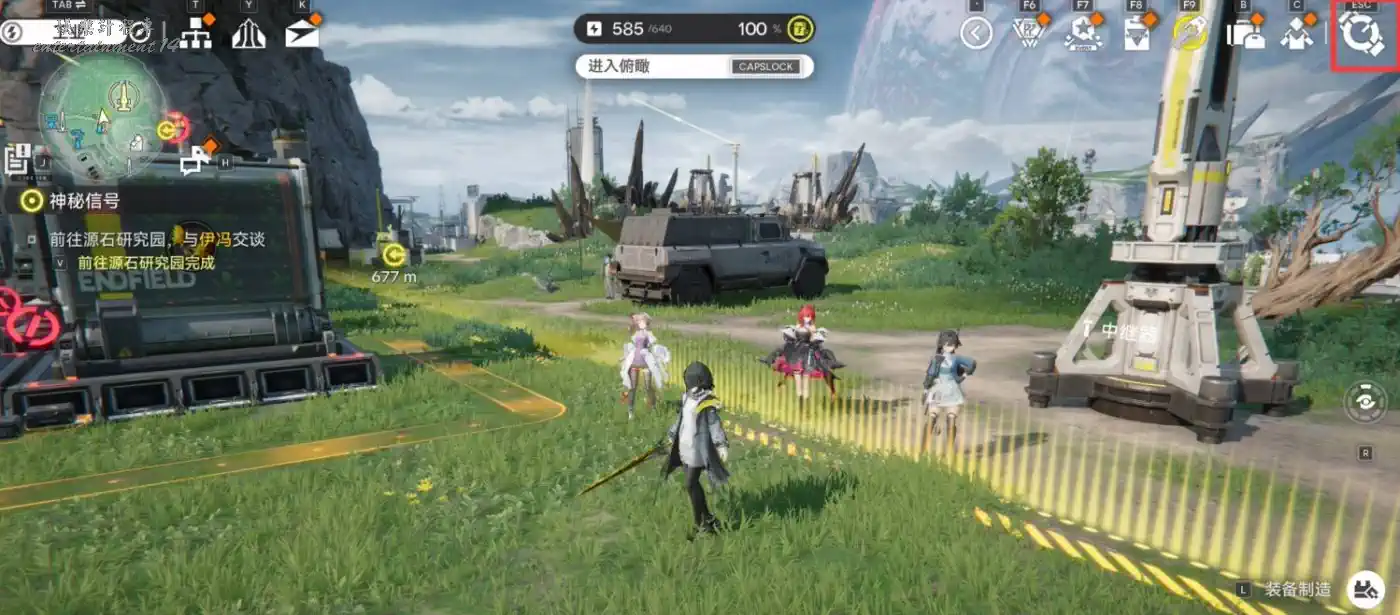1400x615 pixels.
Task: Open the mail envelope icon
Action: pyautogui.click(x=301, y=34)
